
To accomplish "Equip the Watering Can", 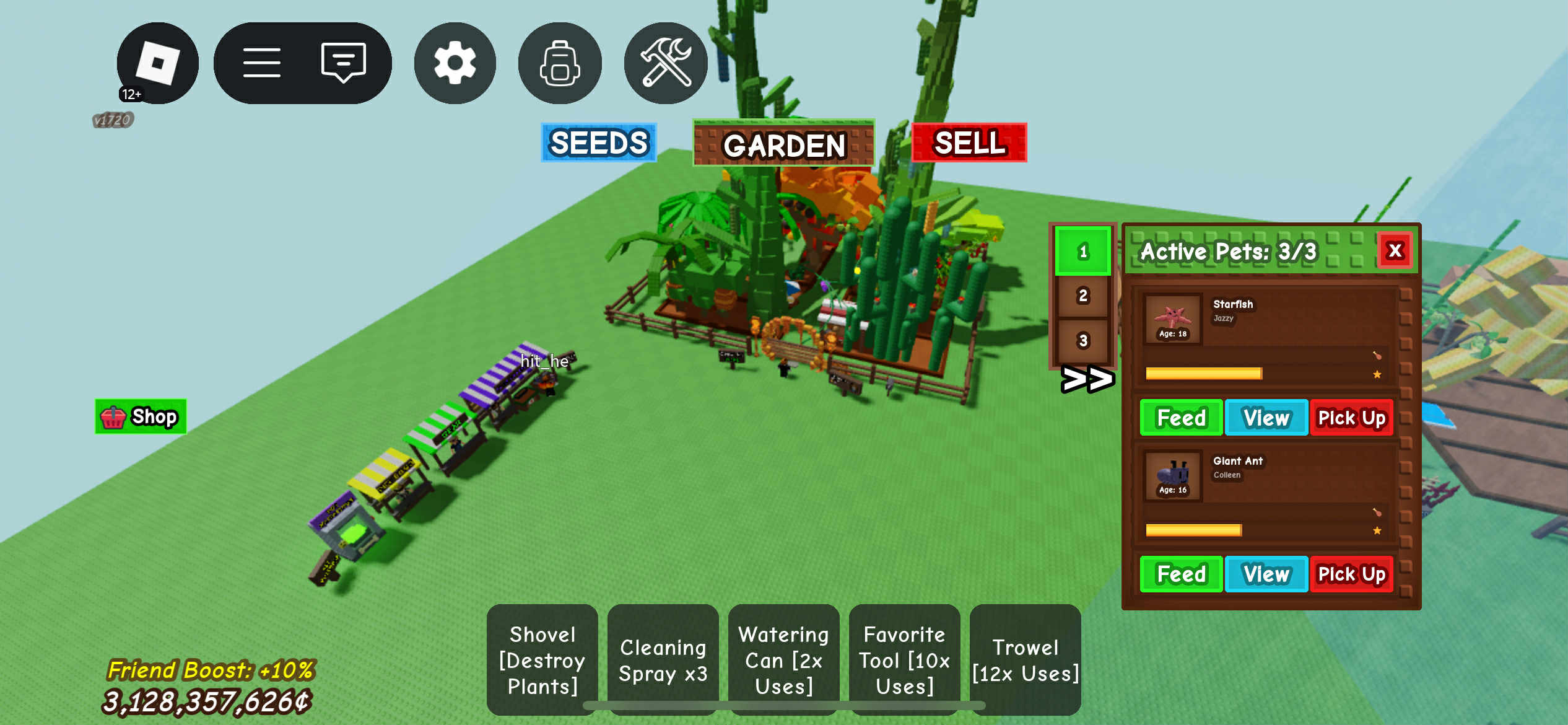I will pos(783,659).
